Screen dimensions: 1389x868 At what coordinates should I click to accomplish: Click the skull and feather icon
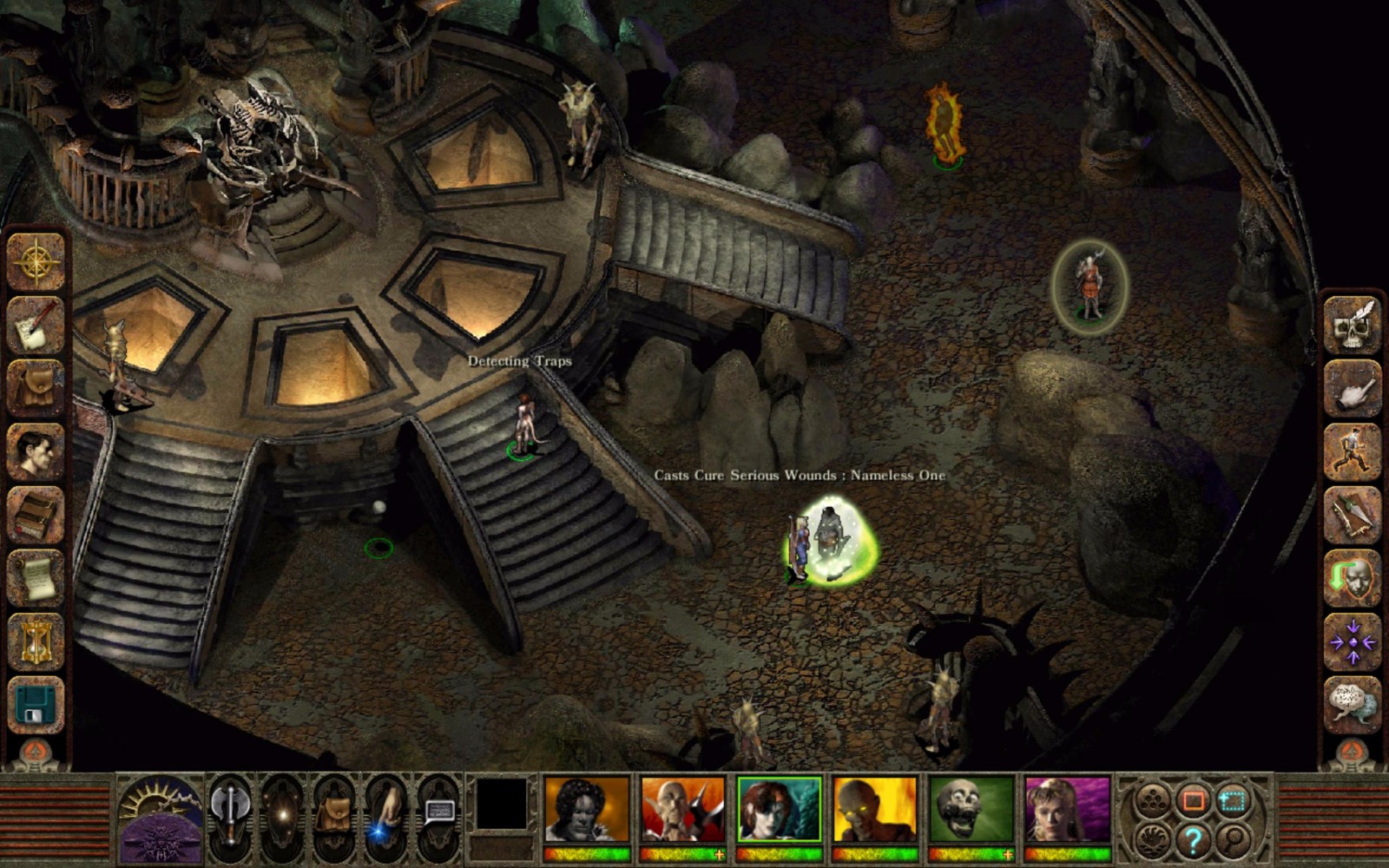click(1352, 325)
